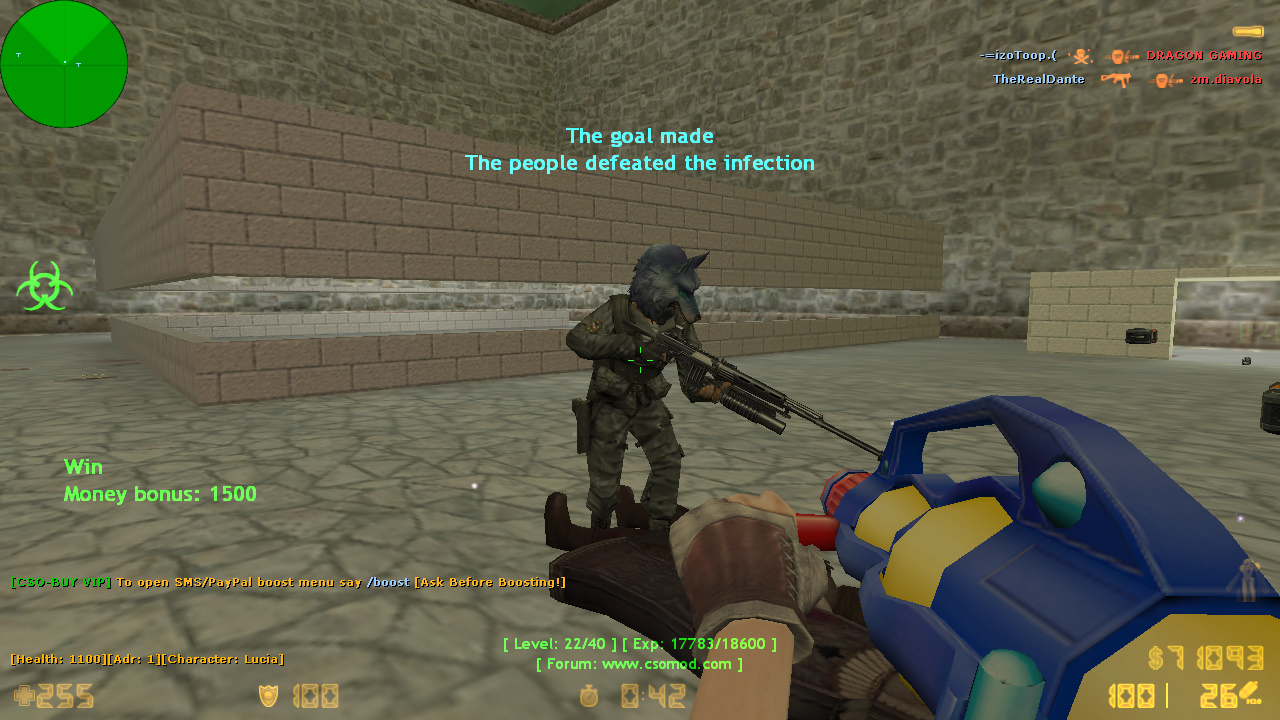Select the round timer clock icon
Viewport: 1280px width, 720px height.
[x=590, y=696]
